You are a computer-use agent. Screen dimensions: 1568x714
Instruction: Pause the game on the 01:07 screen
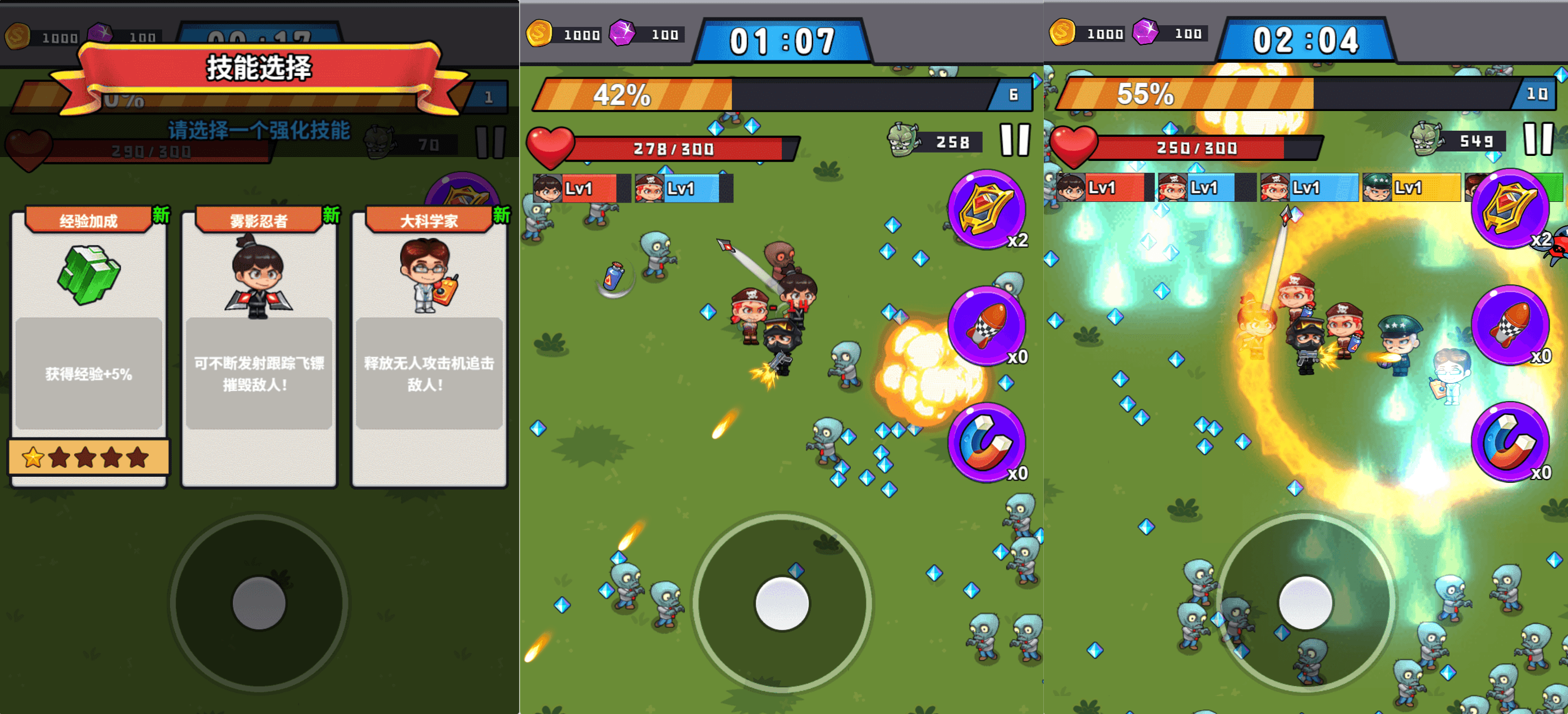[x=1015, y=140]
